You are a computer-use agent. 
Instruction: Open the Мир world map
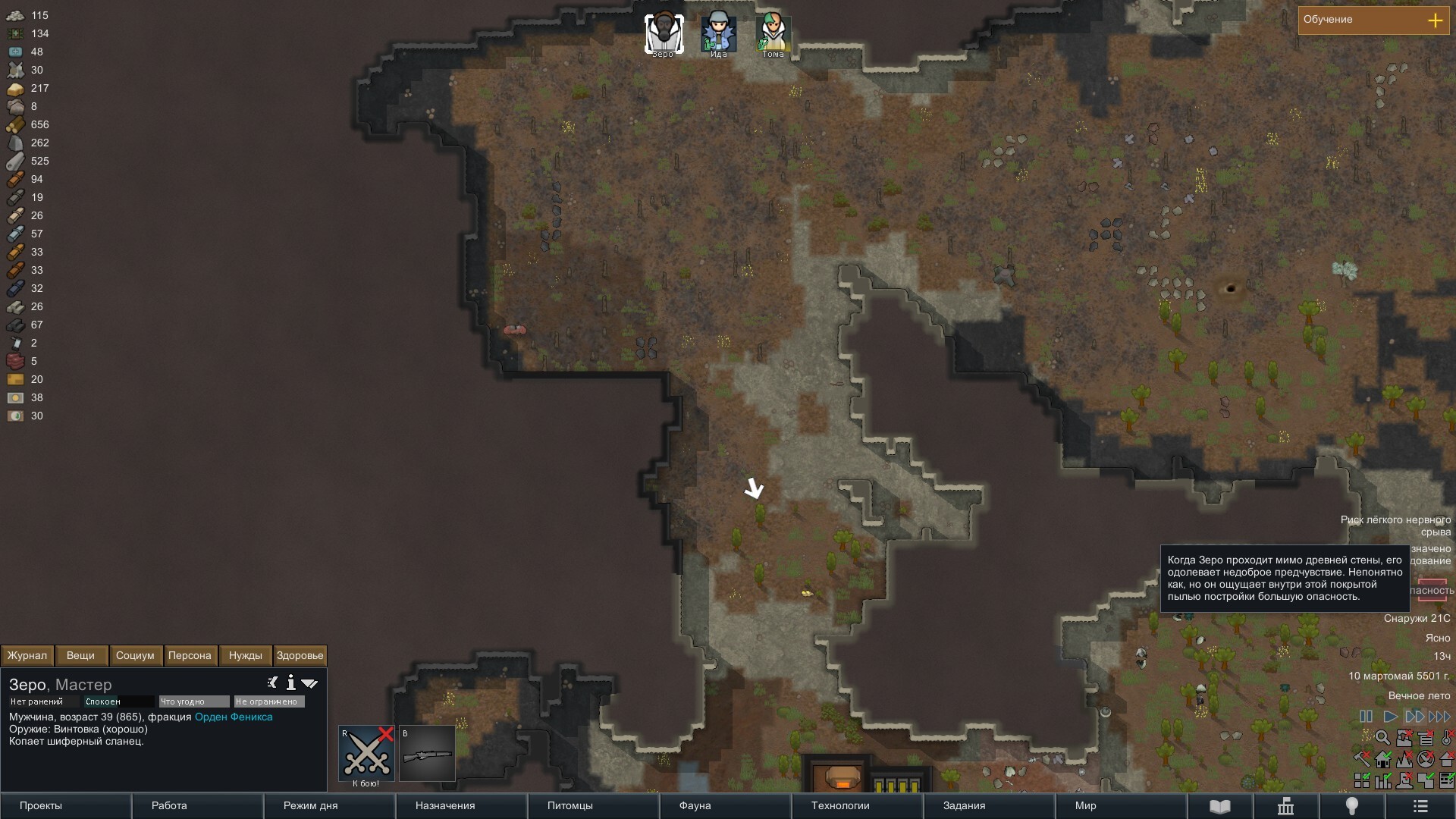1085,805
